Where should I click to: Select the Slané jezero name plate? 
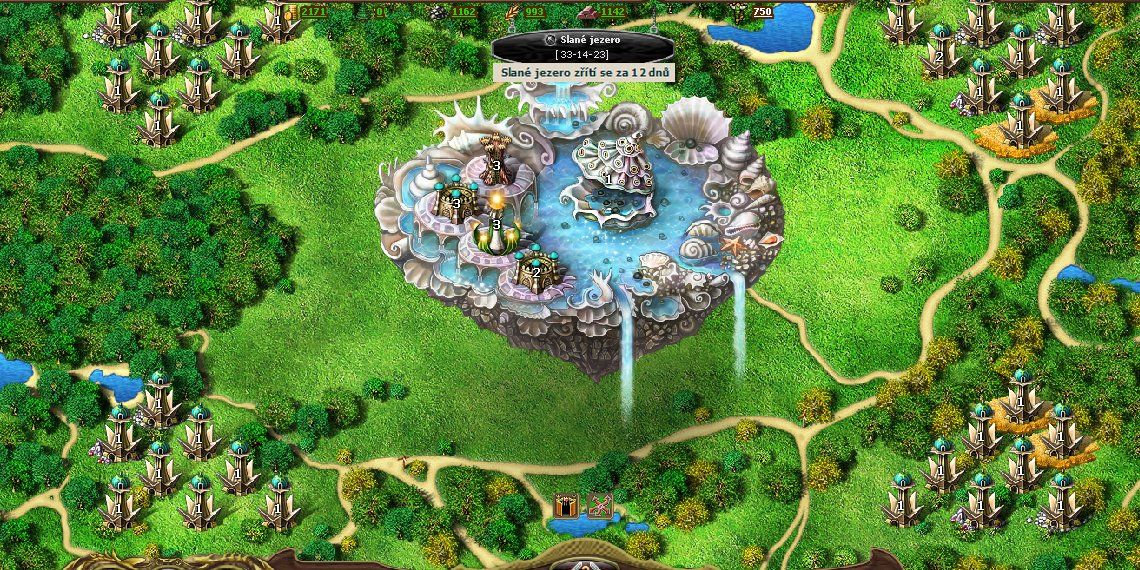point(570,45)
